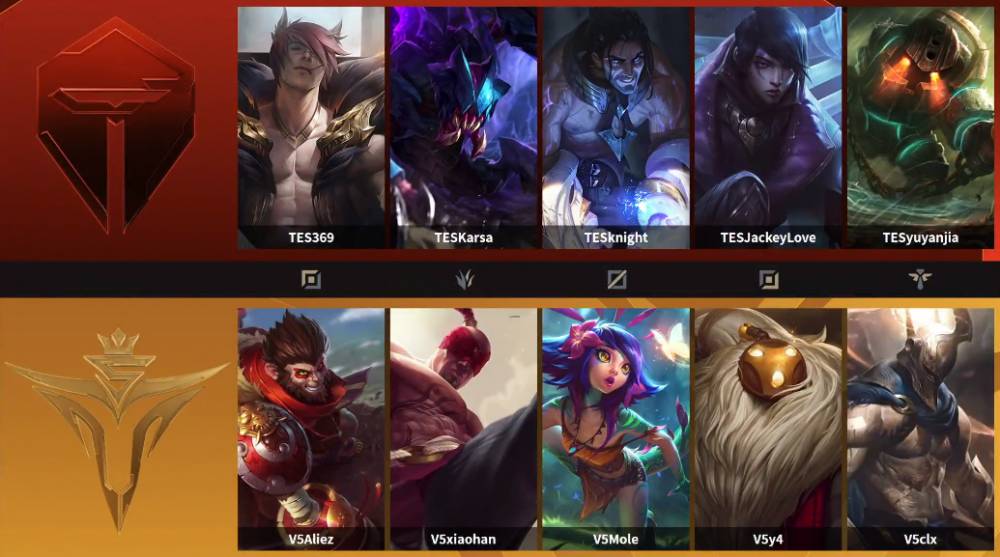The height and width of the screenshot is (557, 1000).
Task: Select the mid lane role icon
Action: pos(617,279)
